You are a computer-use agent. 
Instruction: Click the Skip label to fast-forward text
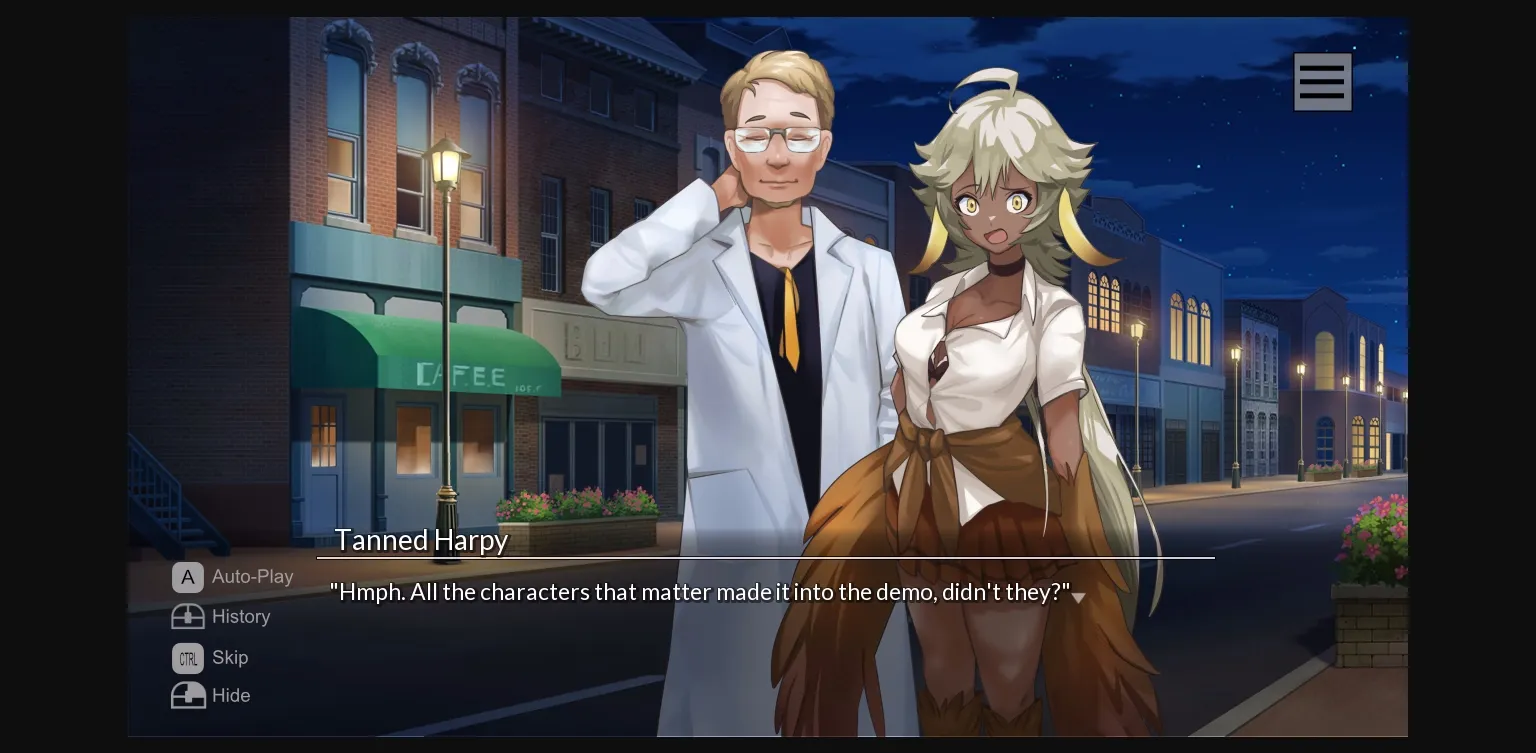229,658
